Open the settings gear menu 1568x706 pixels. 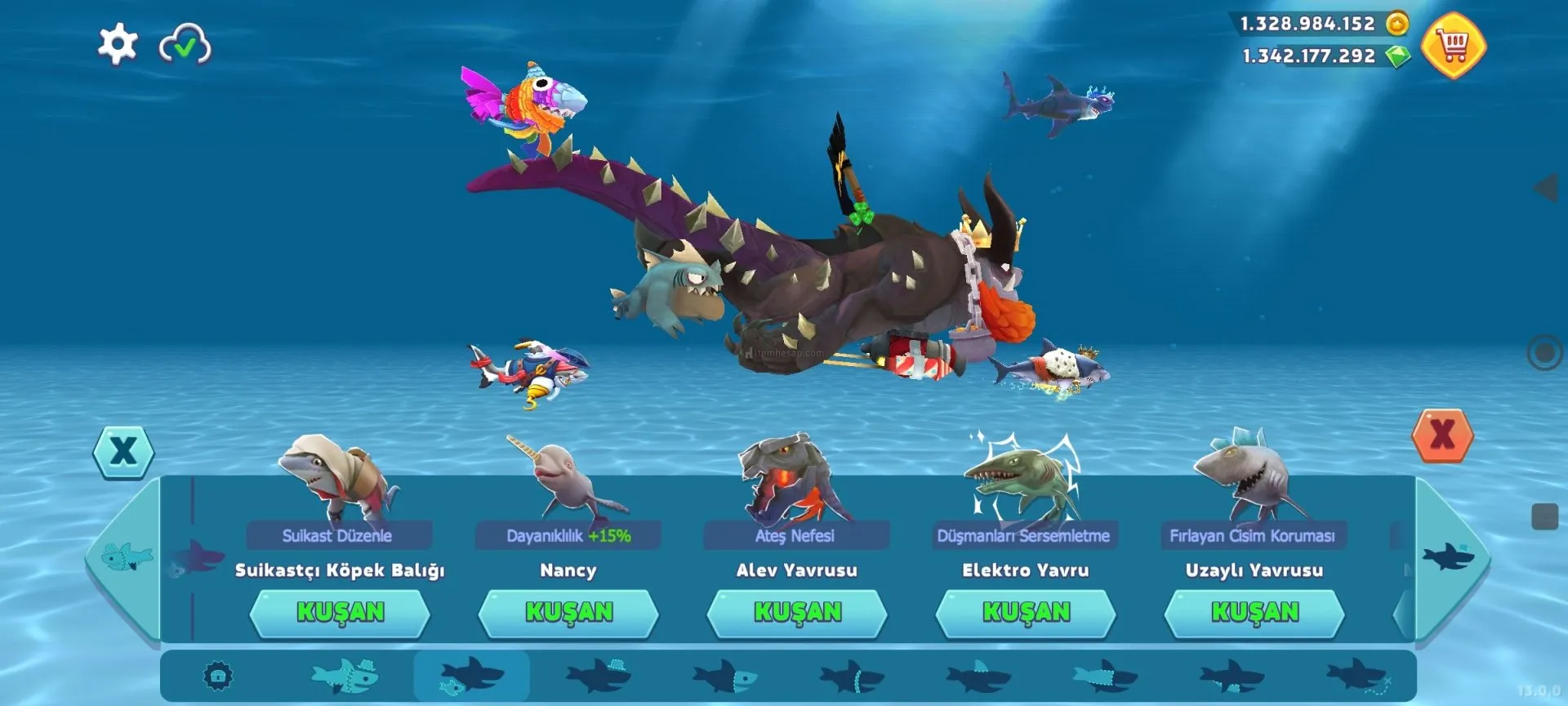(118, 43)
